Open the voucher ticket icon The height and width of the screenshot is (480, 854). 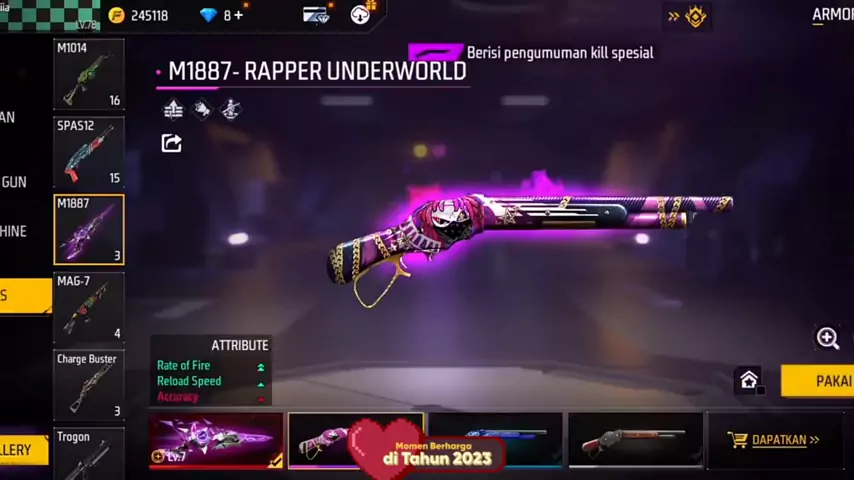click(317, 15)
